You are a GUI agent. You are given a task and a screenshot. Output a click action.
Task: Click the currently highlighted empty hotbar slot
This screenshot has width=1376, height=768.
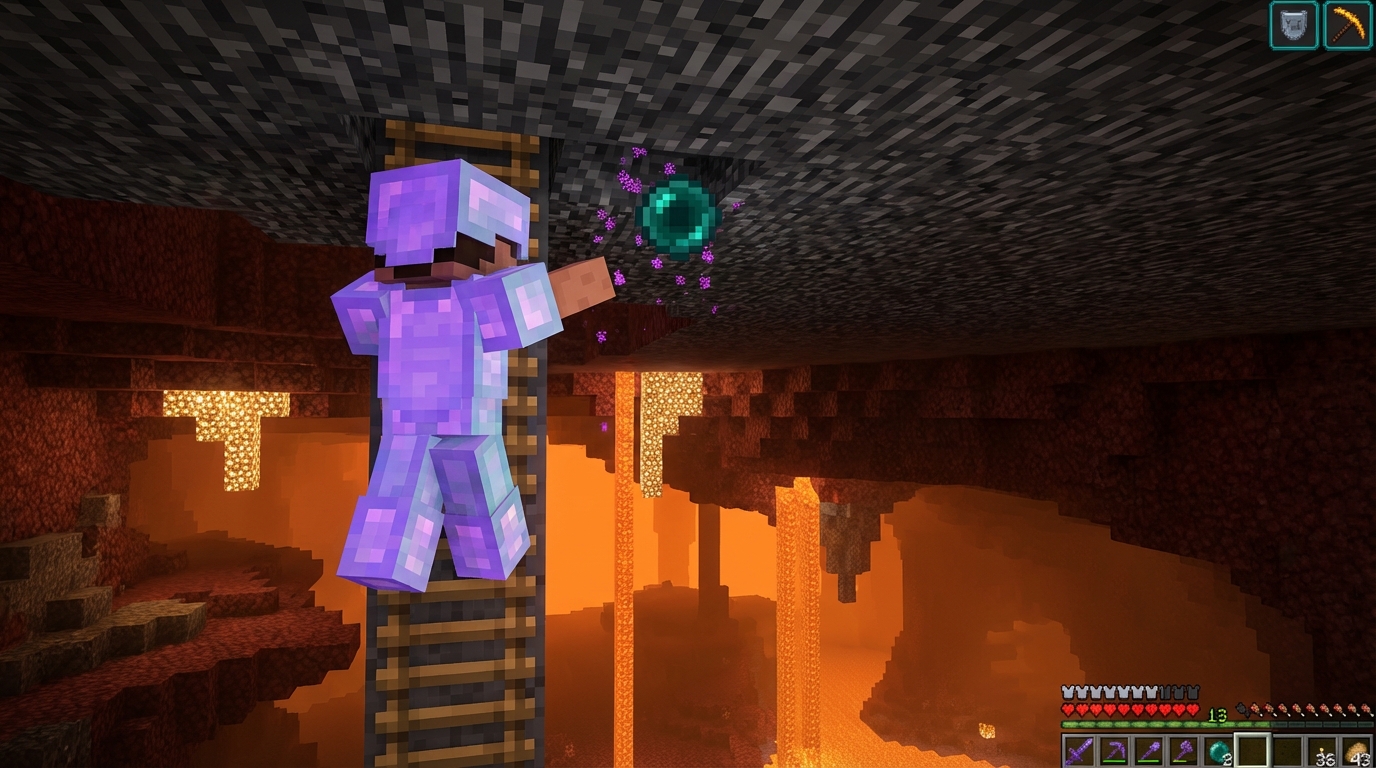pyautogui.click(x=1253, y=748)
